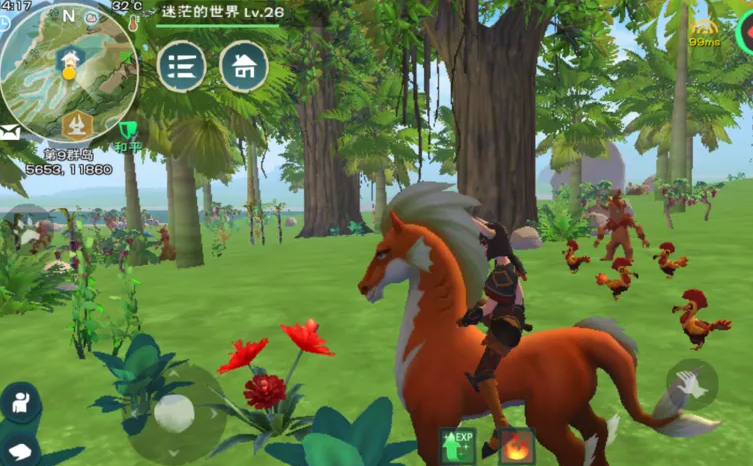Open the list menu button
Image resolution: width=753 pixels, height=466 pixels.
(181, 66)
